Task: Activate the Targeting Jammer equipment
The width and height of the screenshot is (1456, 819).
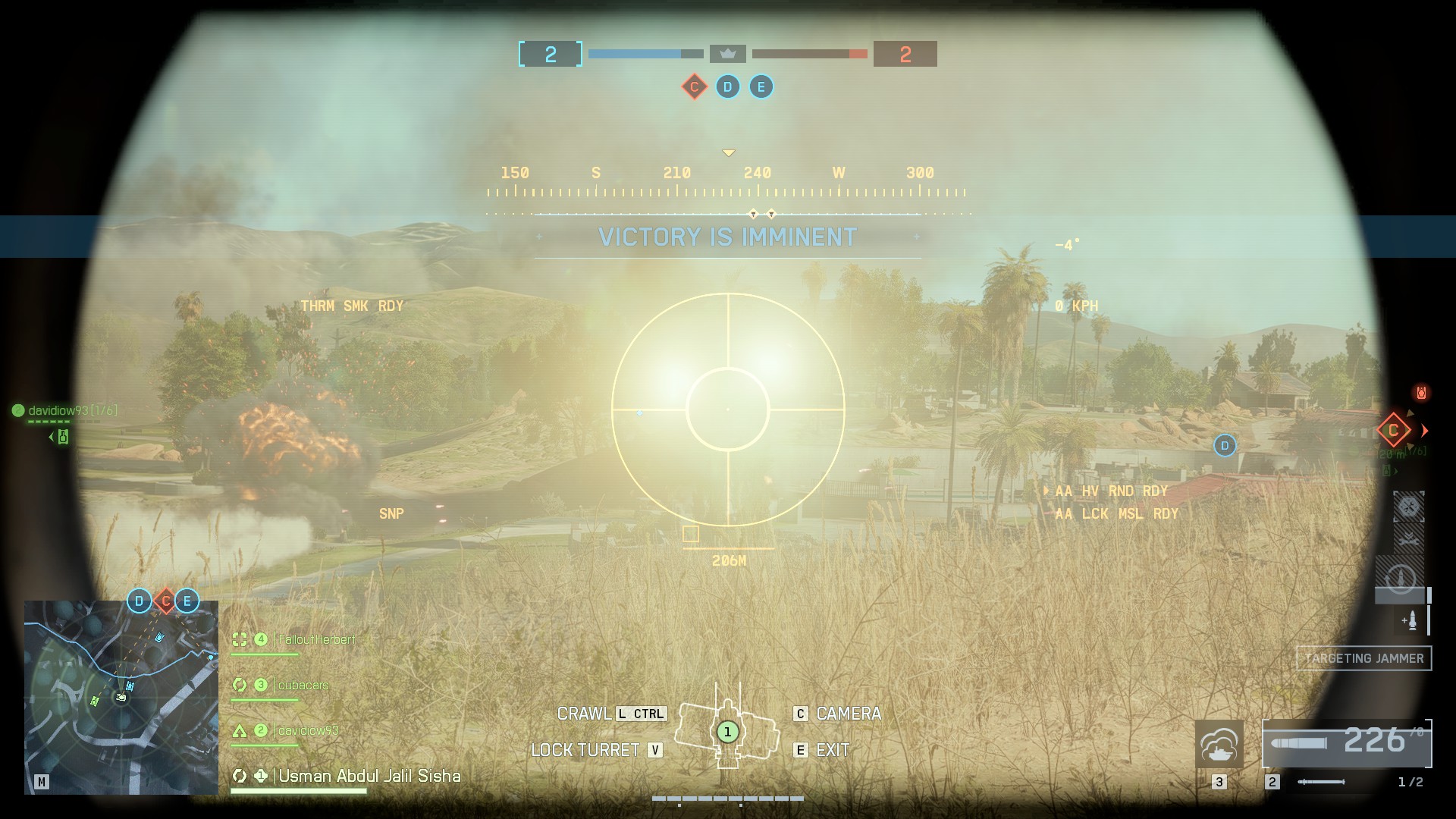Action: 1363,658
